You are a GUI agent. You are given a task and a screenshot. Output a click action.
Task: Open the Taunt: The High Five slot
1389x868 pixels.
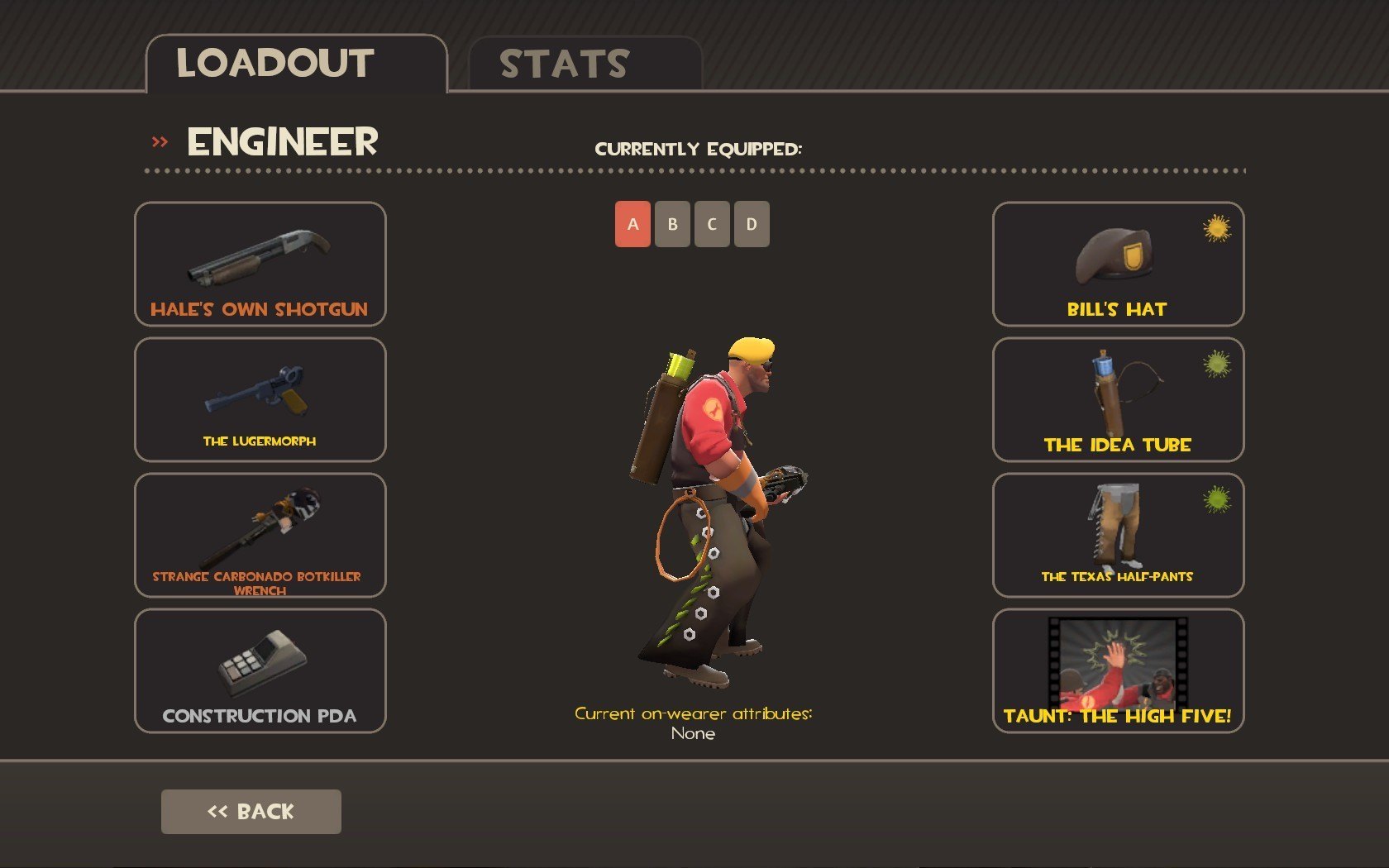1118,670
